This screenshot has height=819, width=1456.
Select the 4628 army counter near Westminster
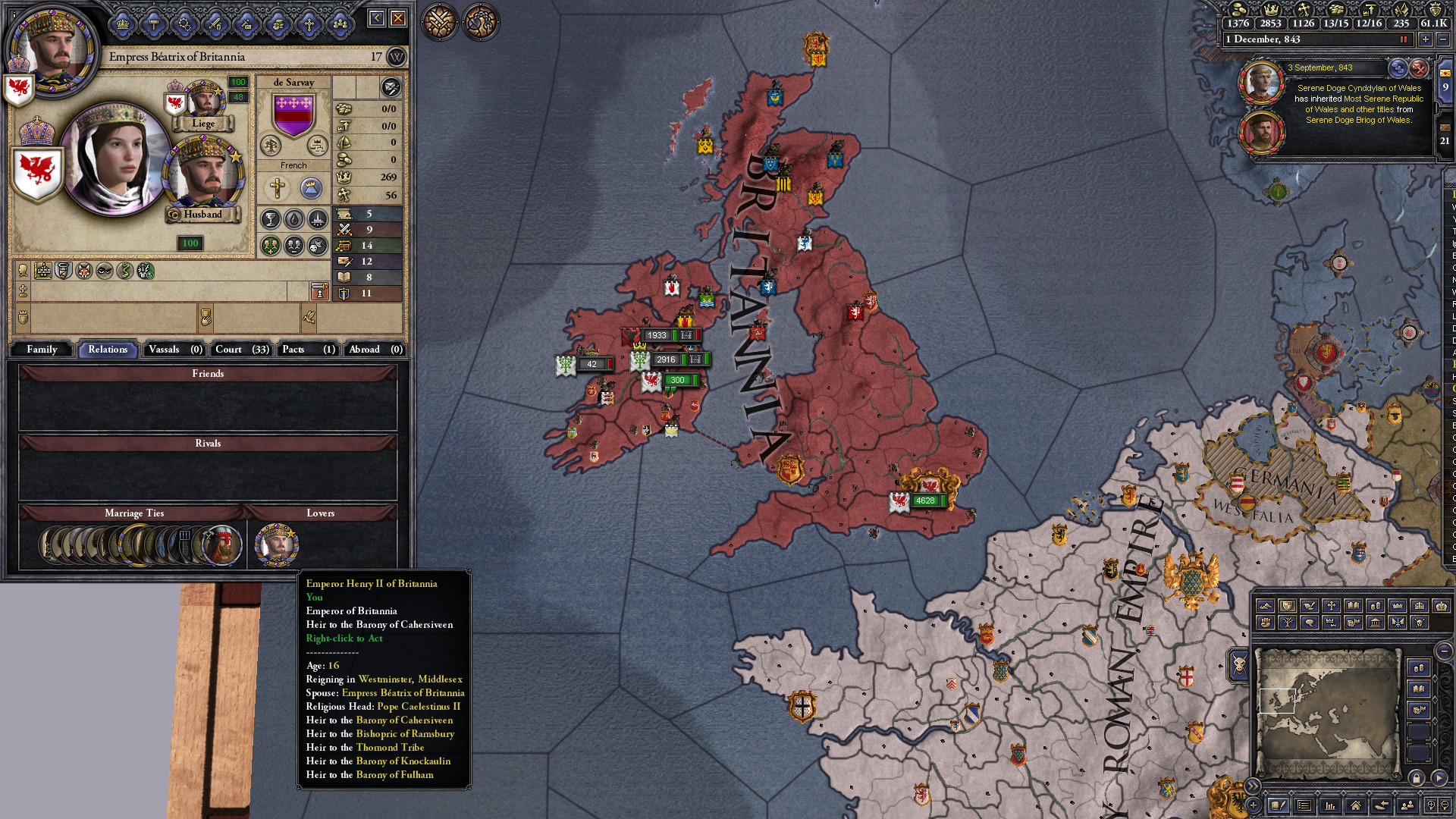click(926, 500)
